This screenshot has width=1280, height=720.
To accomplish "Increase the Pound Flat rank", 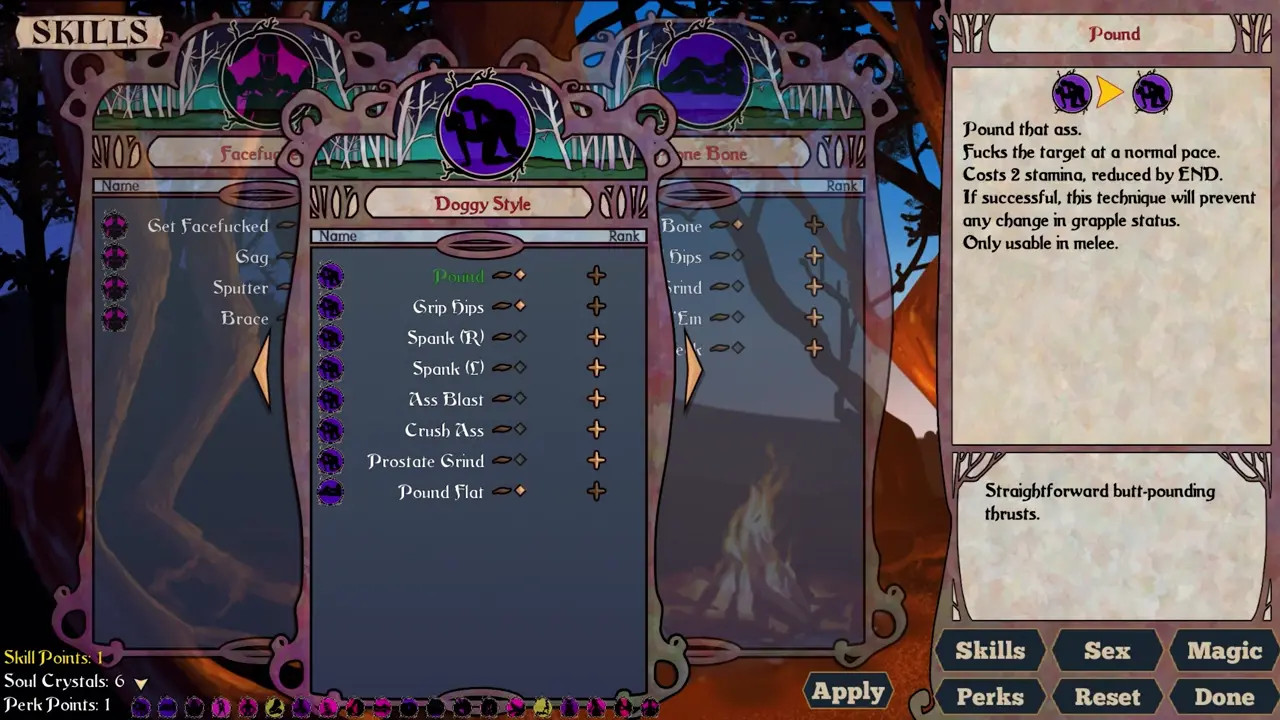I will pos(596,492).
